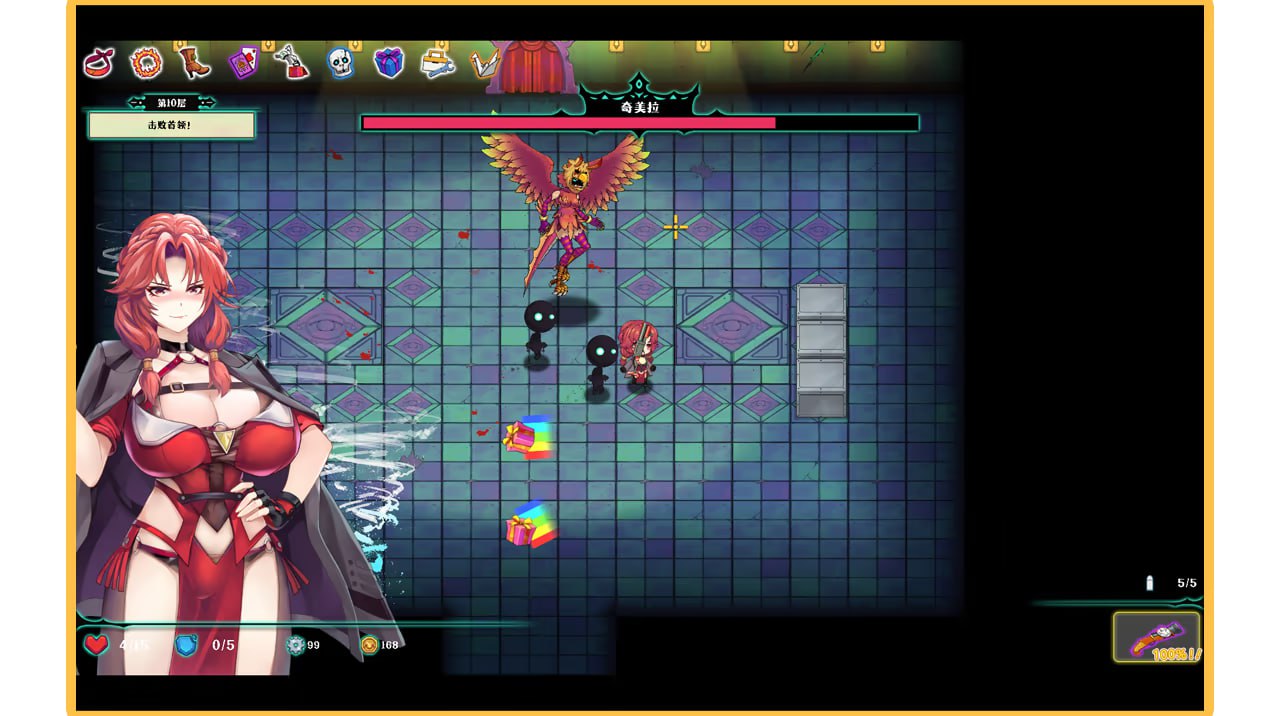Inspect the brown leather boot relic
Screen dimensions: 1280x716
[194, 63]
